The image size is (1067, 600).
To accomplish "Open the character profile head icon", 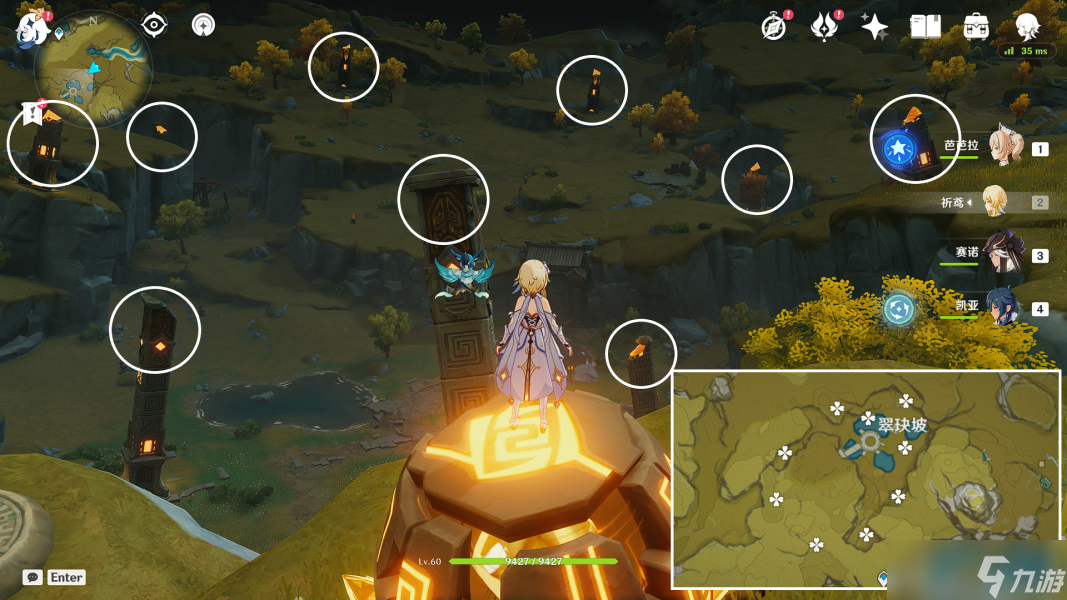I will point(1027,26).
